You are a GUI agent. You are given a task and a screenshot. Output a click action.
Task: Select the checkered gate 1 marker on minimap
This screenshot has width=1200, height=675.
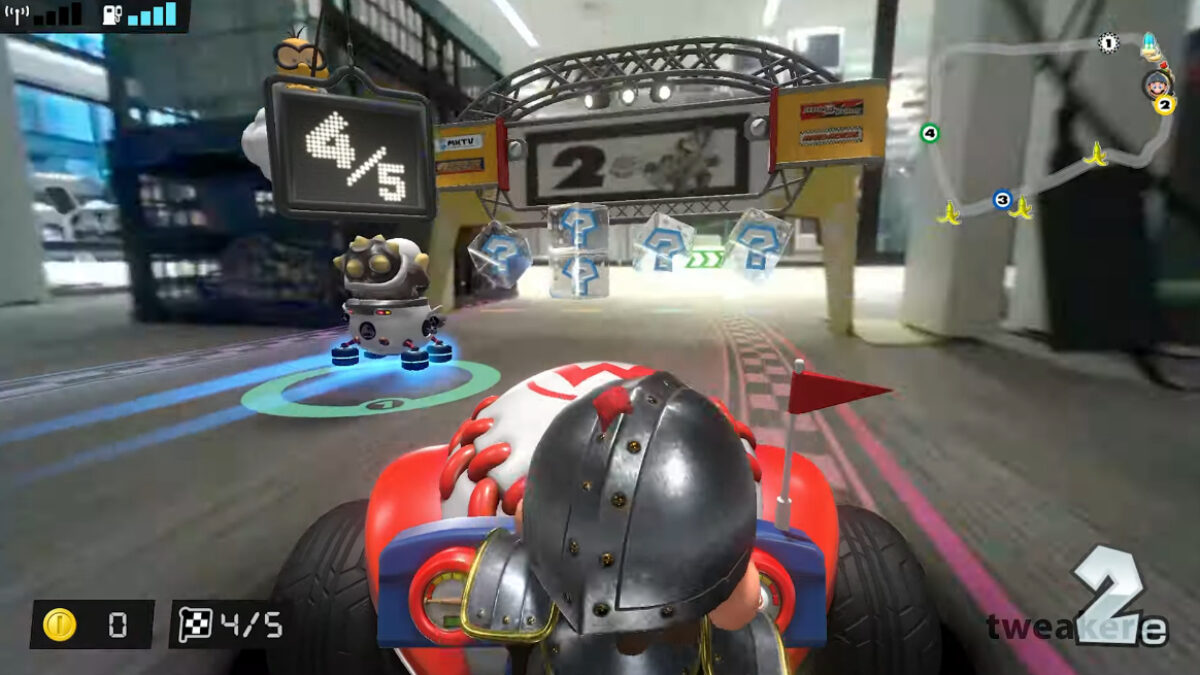[1107, 43]
